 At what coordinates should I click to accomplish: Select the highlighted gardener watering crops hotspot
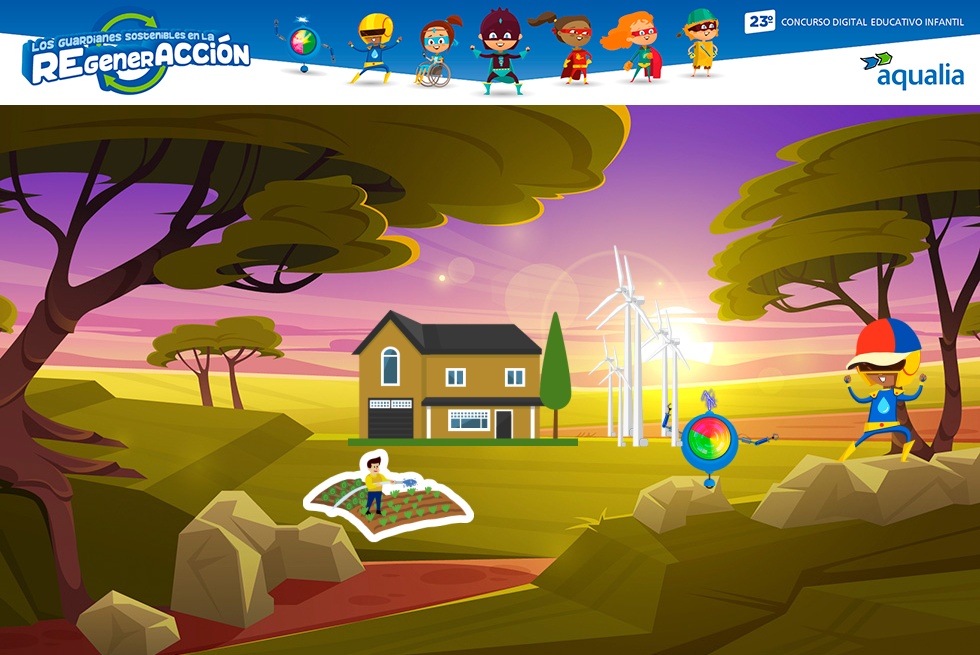[x=389, y=494]
